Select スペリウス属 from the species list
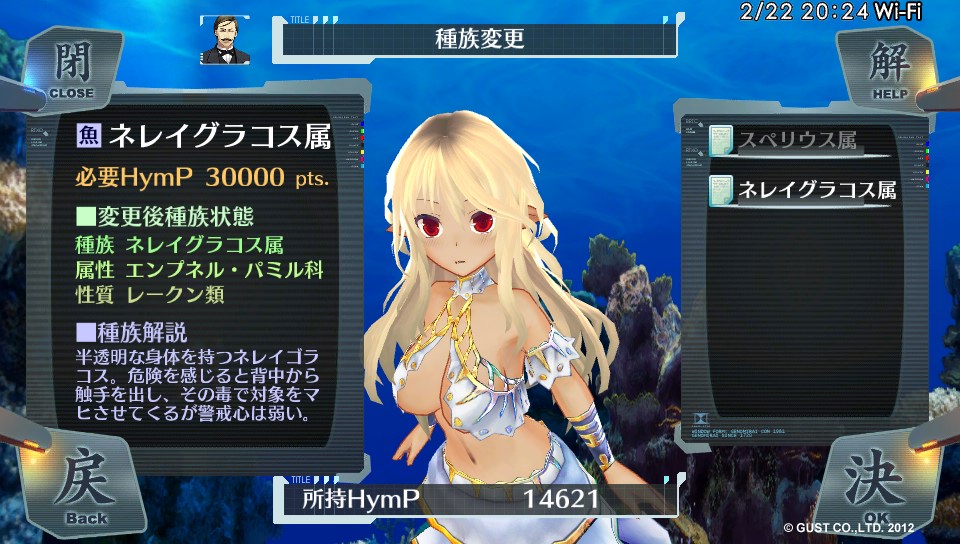960x544 pixels. click(x=796, y=141)
